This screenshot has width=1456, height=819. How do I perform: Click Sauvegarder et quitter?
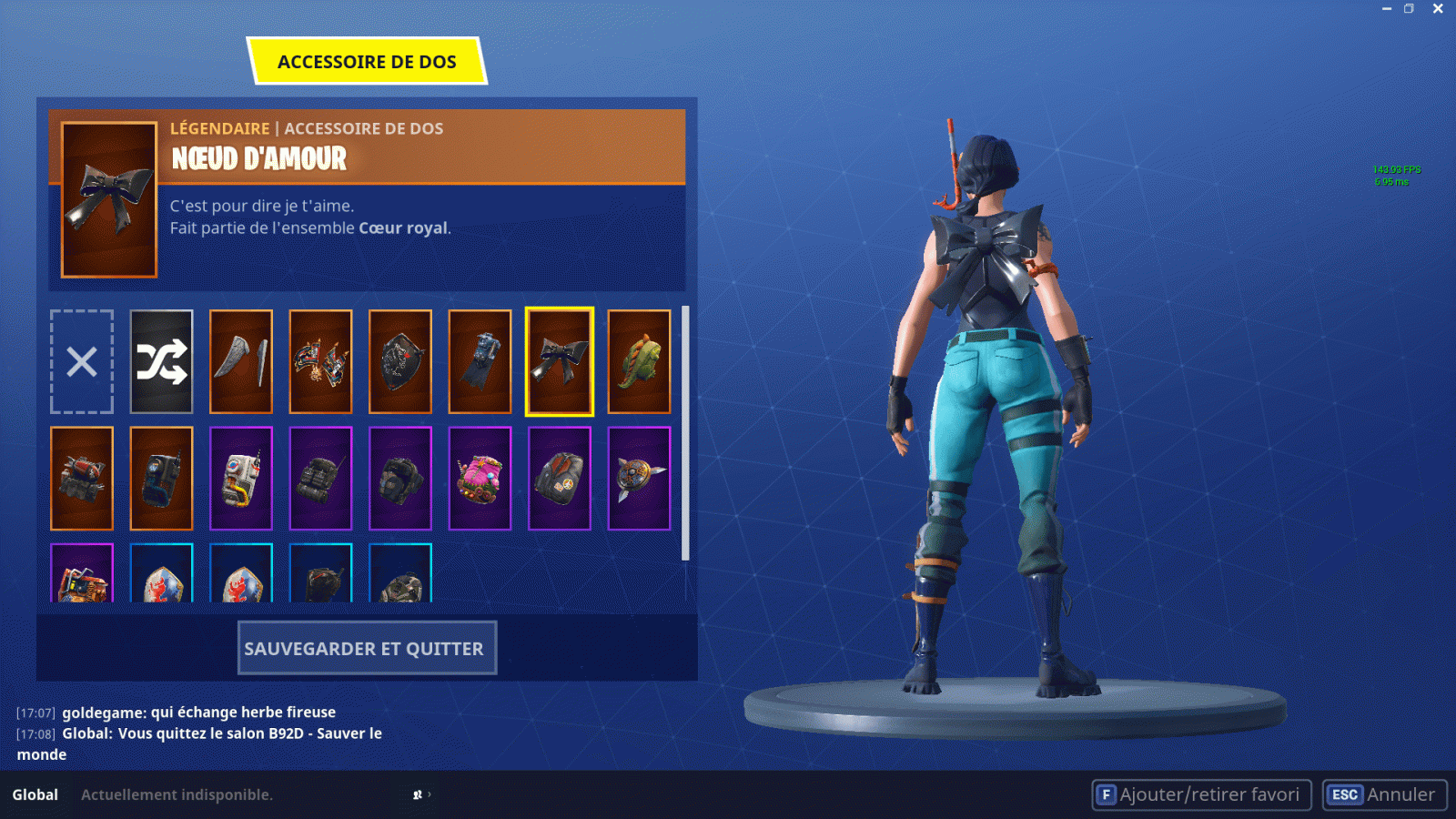point(367,648)
